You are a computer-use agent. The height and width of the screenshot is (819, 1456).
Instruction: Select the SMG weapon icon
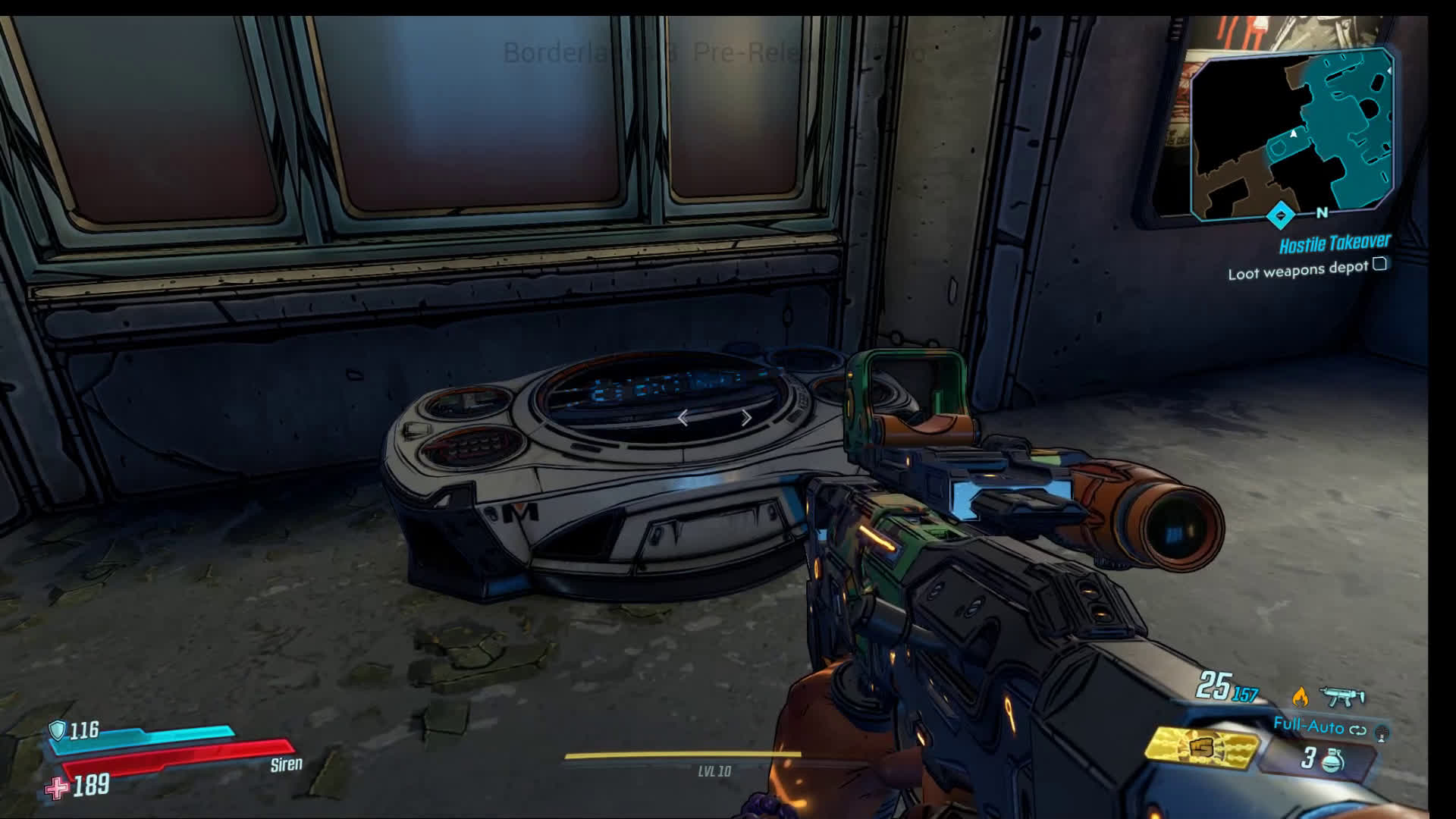pos(1342,695)
